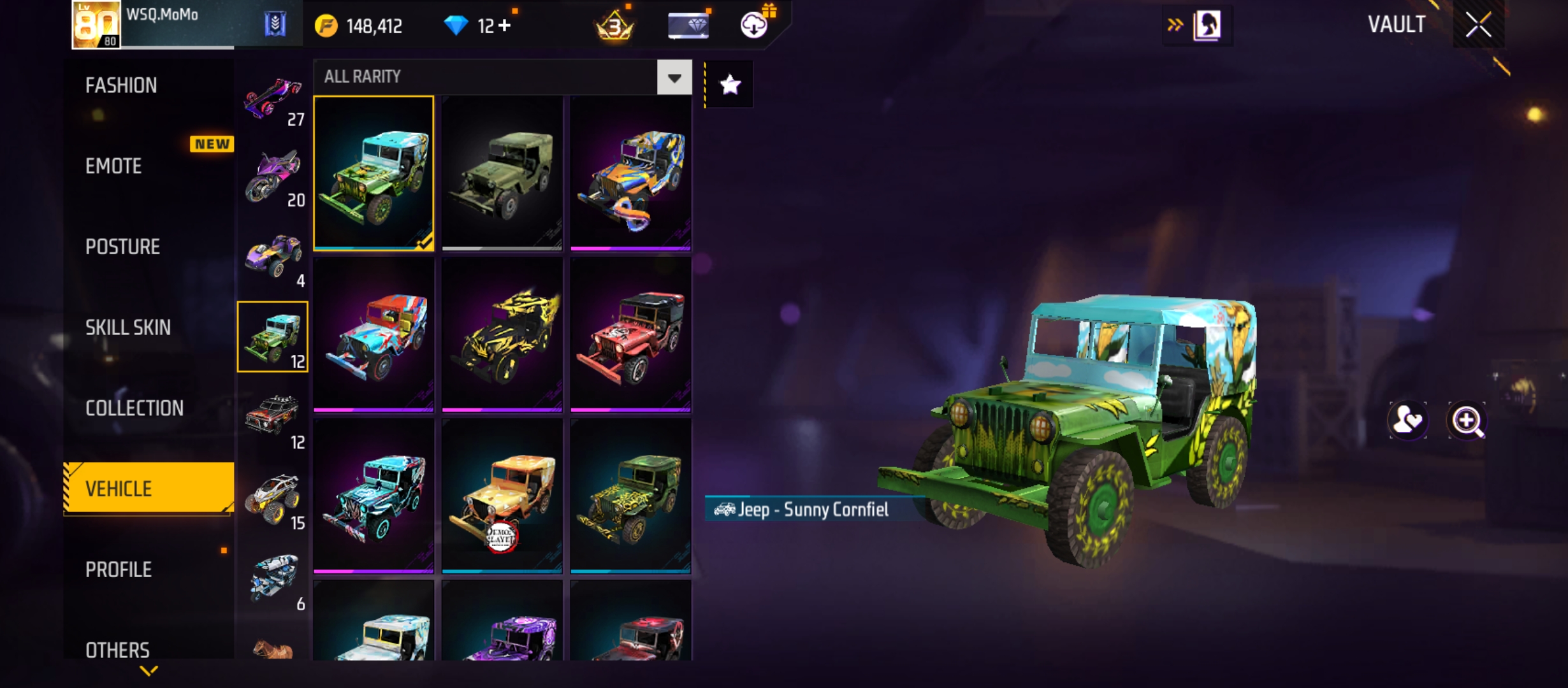The width and height of the screenshot is (1568, 688).
Task: Open the Collection tab
Action: 134,408
